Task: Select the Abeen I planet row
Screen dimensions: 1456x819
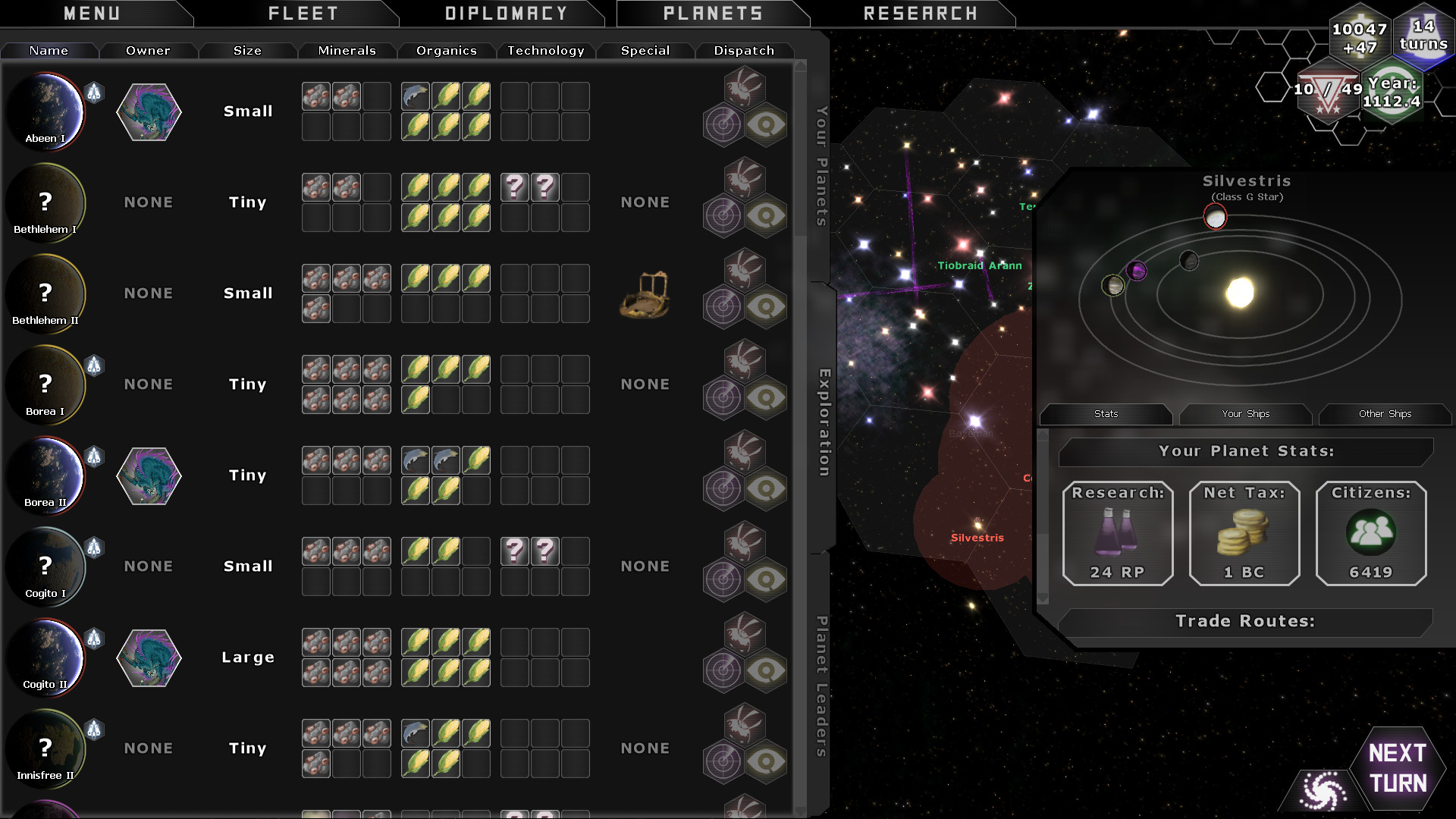Action: (45, 111)
